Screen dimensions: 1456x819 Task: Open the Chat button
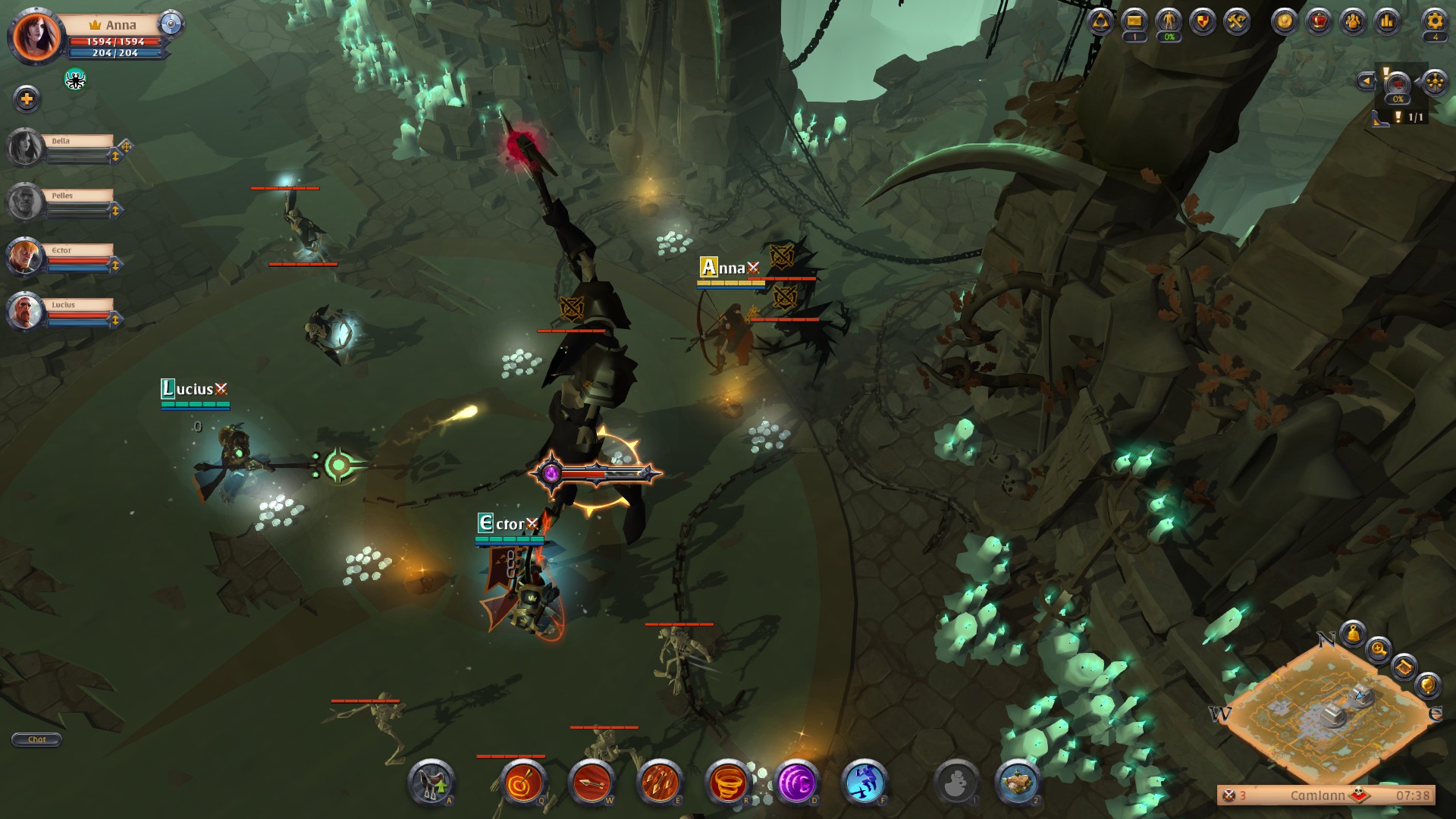point(36,739)
